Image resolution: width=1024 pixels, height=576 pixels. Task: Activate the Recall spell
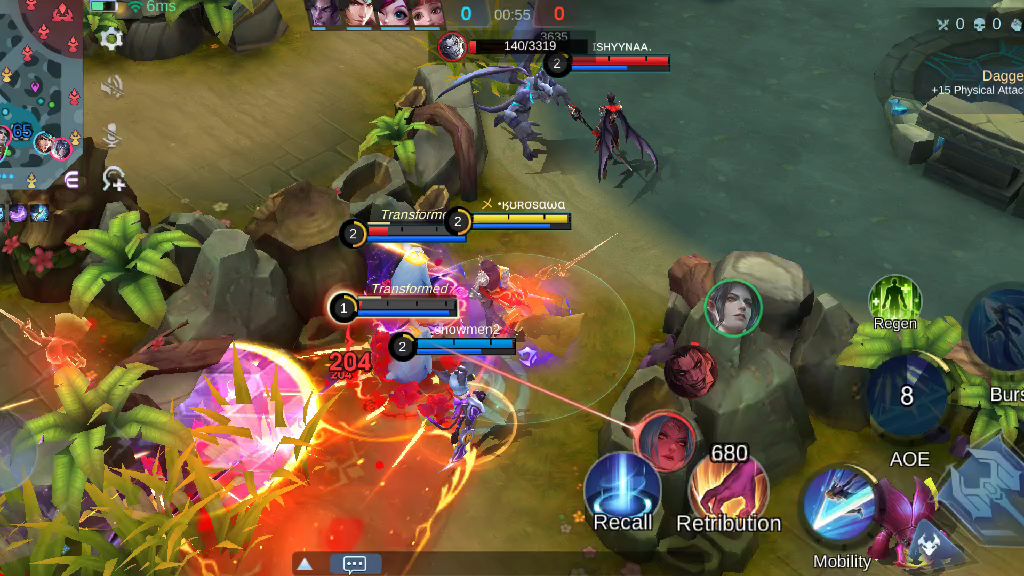622,488
